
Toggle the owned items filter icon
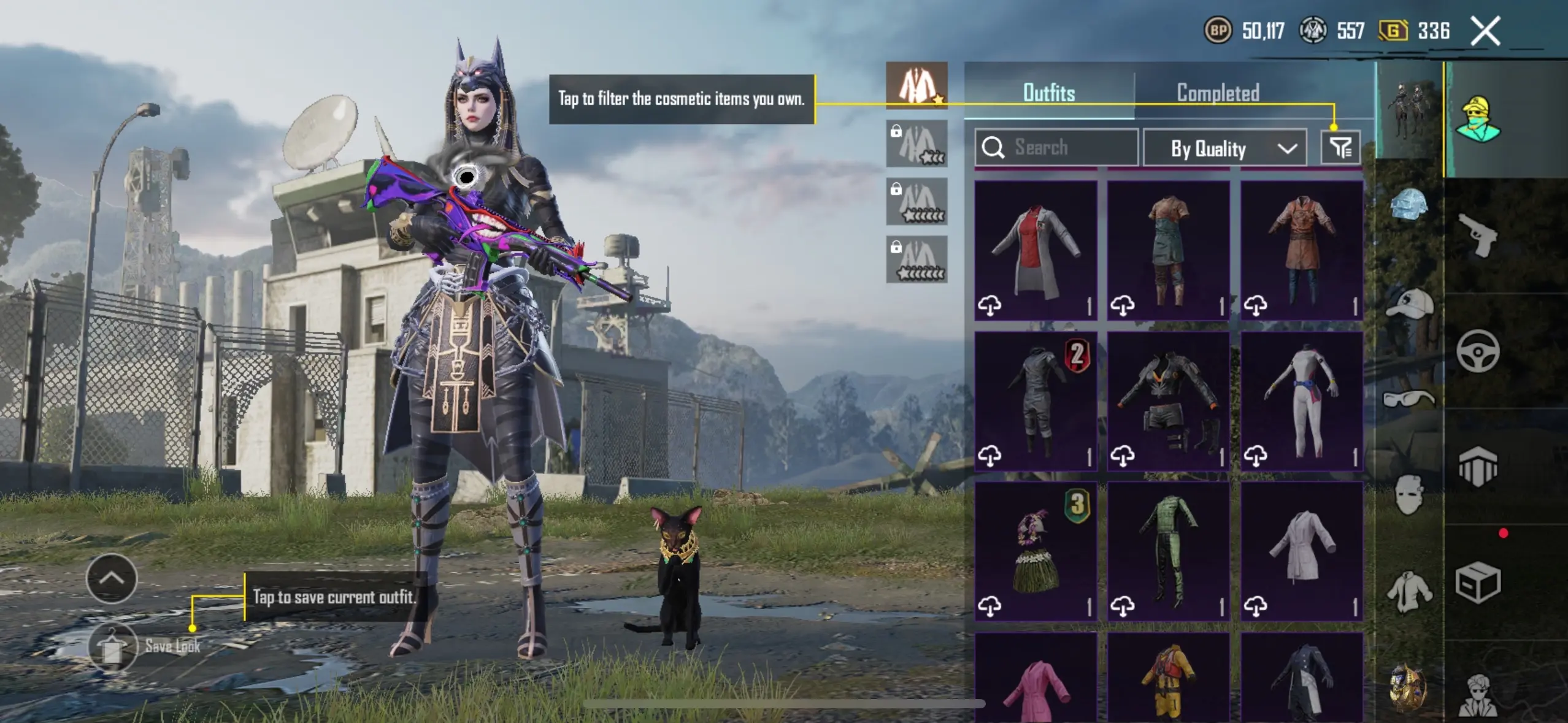(1340, 148)
